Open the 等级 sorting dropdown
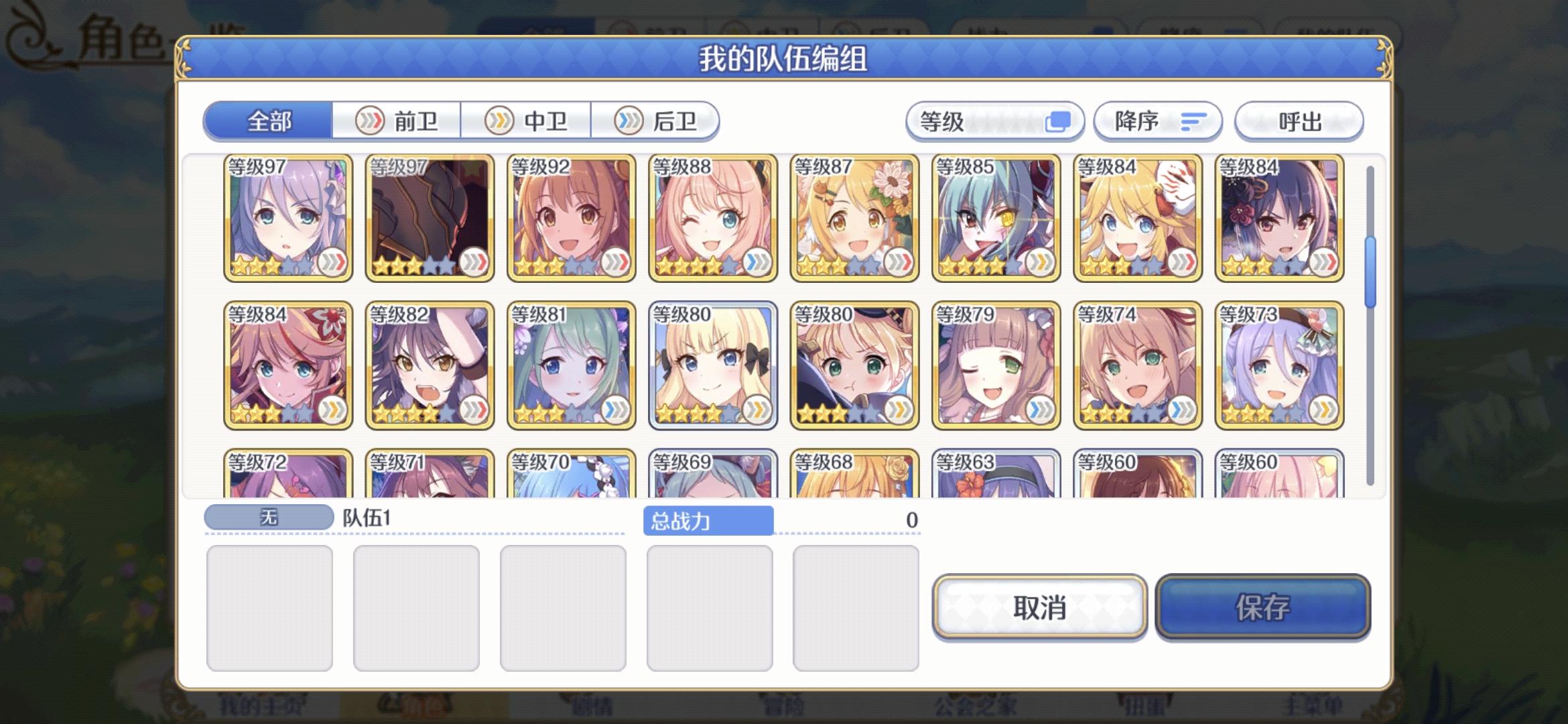The image size is (1568, 724). pos(995,121)
